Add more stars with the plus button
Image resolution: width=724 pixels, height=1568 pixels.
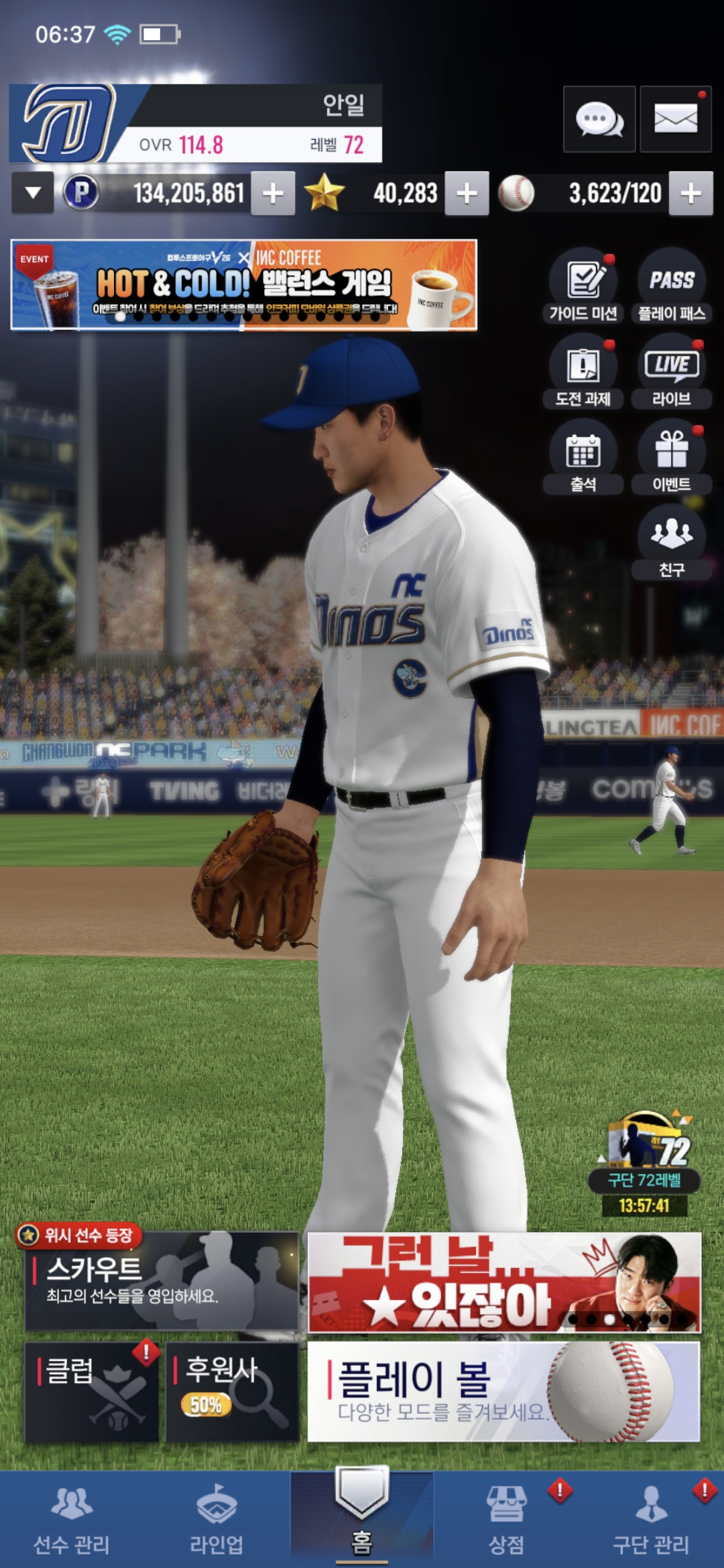(467, 194)
